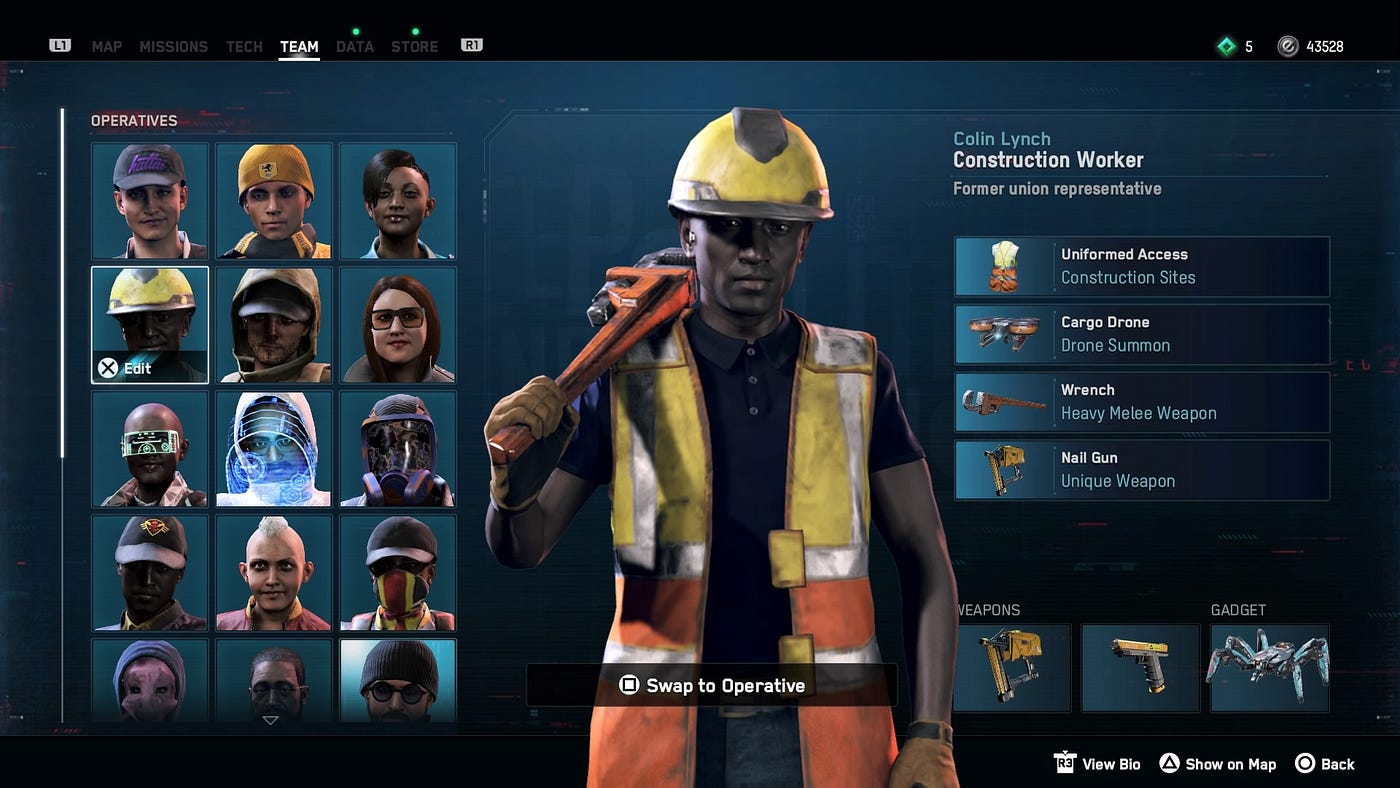Choose the operative with the white mohawk

click(x=274, y=573)
